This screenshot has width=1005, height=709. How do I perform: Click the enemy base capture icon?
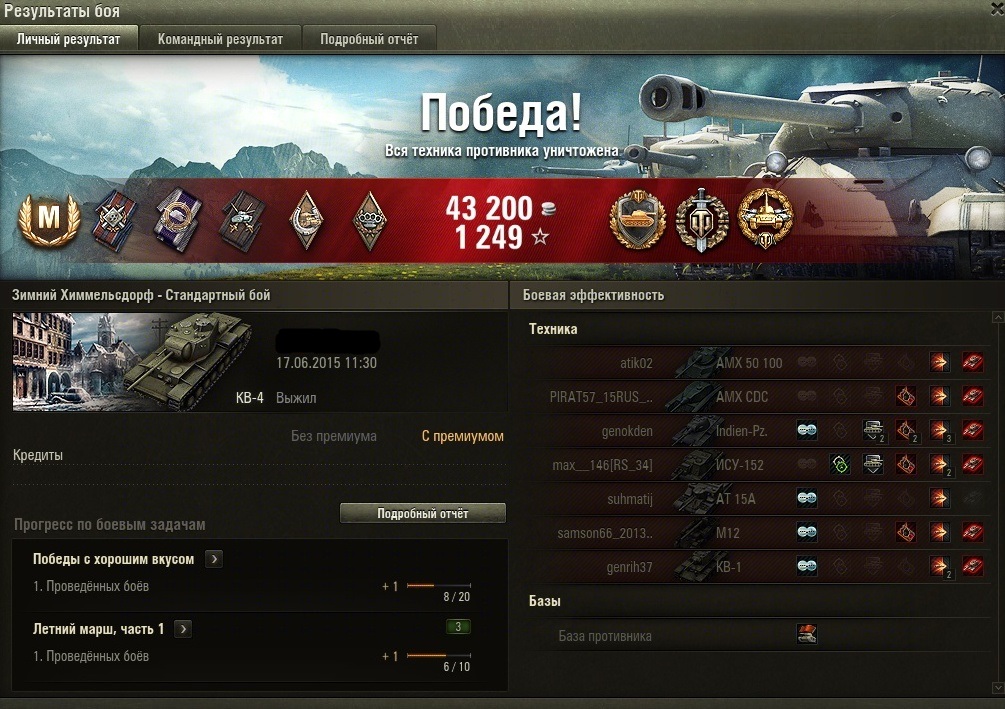(807, 634)
